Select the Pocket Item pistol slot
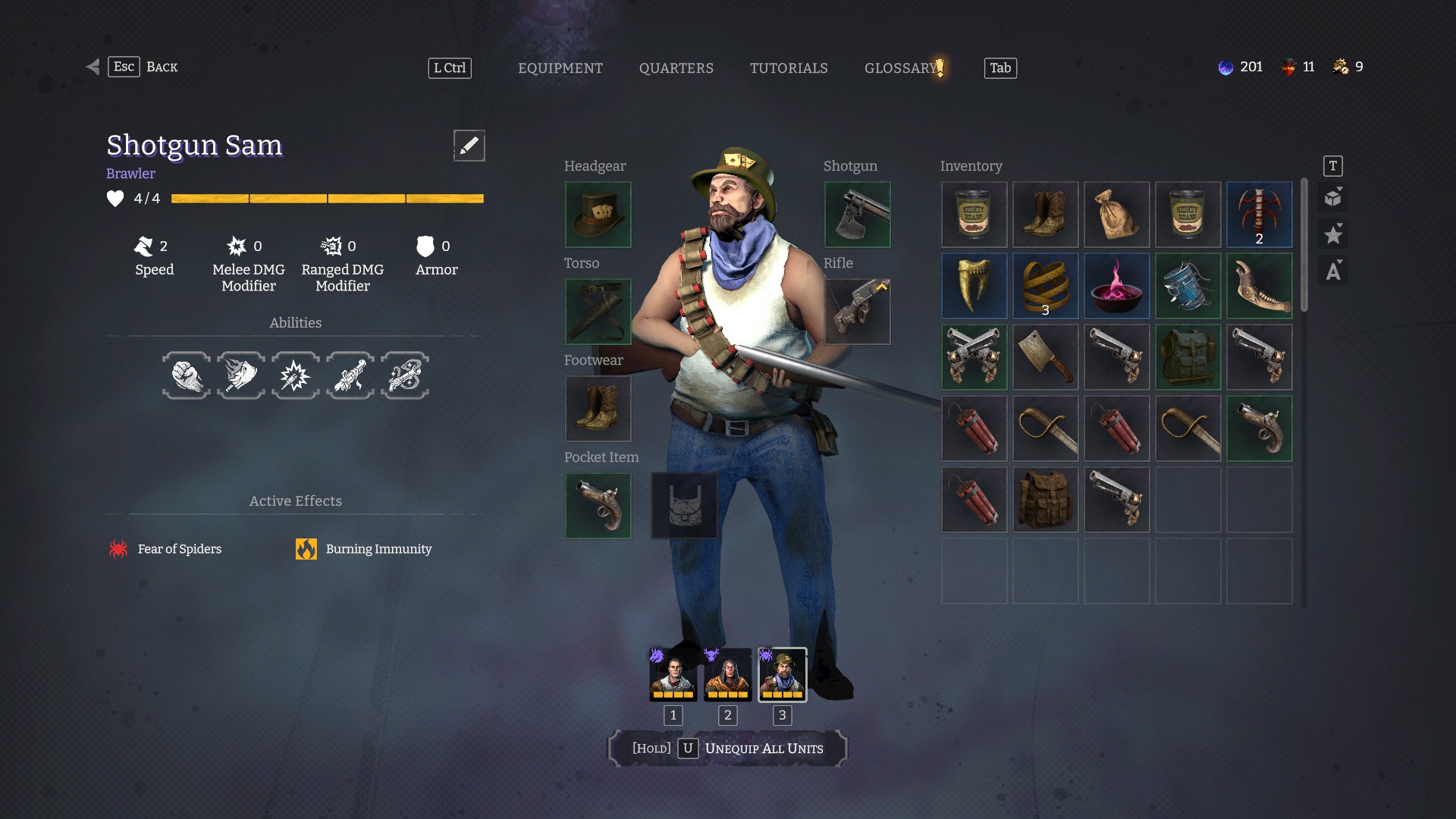 598,506
